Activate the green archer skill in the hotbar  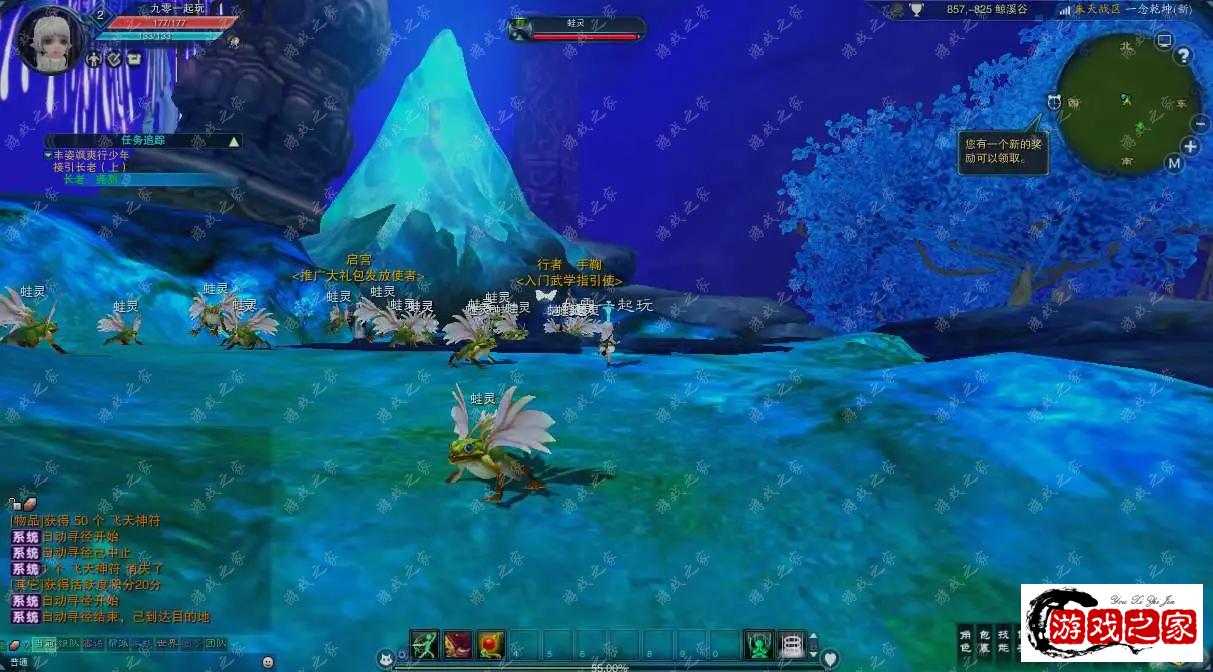[x=425, y=644]
